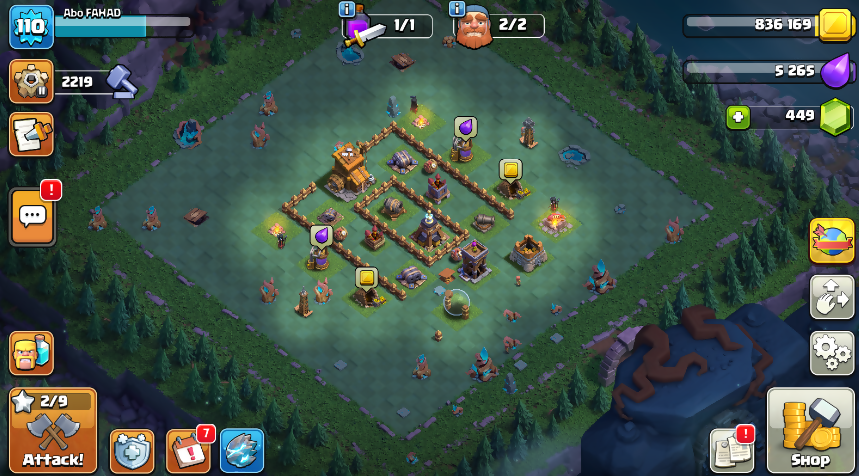Show info for the 1/1 sword counter

(x=347, y=9)
